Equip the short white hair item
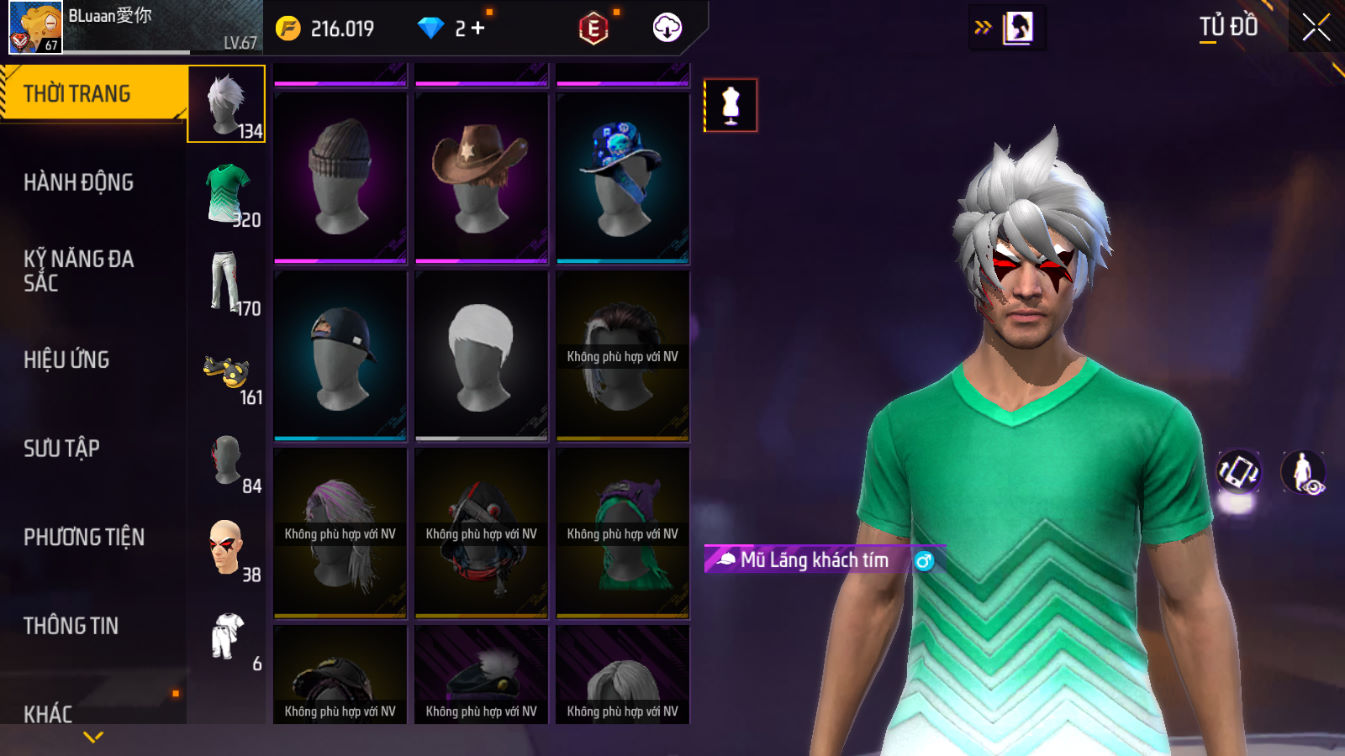1345x756 pixels. tap(481, 355)
